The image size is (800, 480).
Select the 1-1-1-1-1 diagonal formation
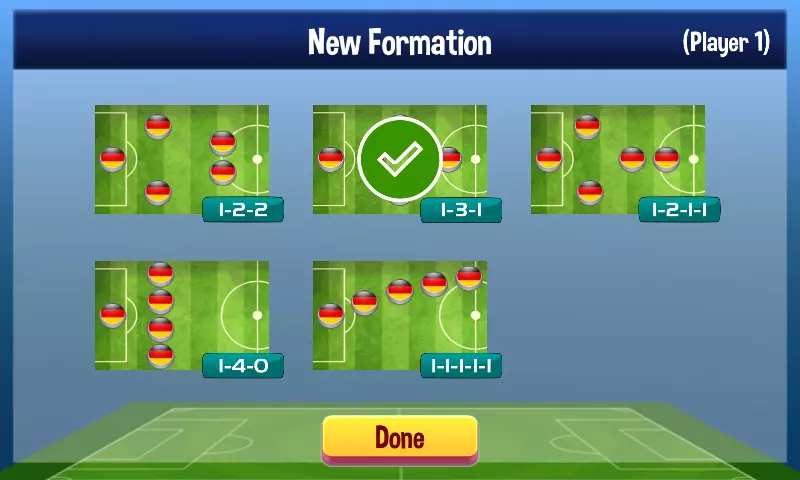(400, 316)
